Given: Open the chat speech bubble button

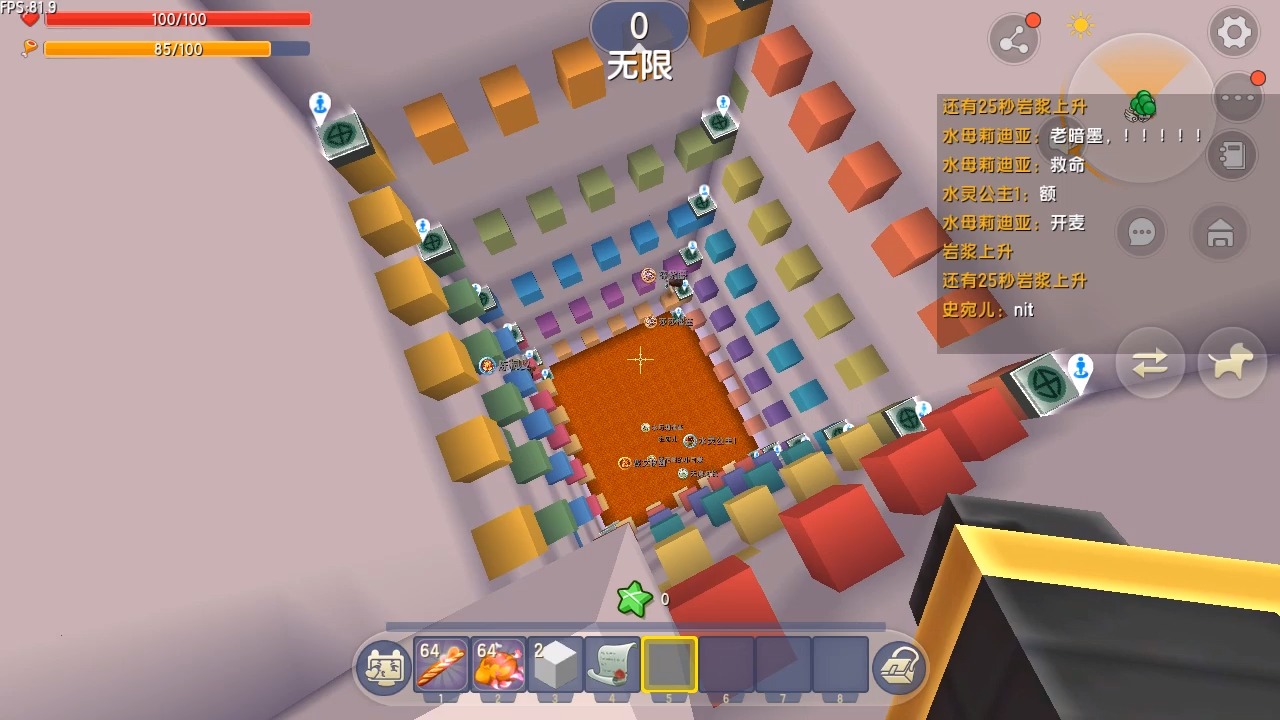Looking at the screenshot, I should point(1141,233).
